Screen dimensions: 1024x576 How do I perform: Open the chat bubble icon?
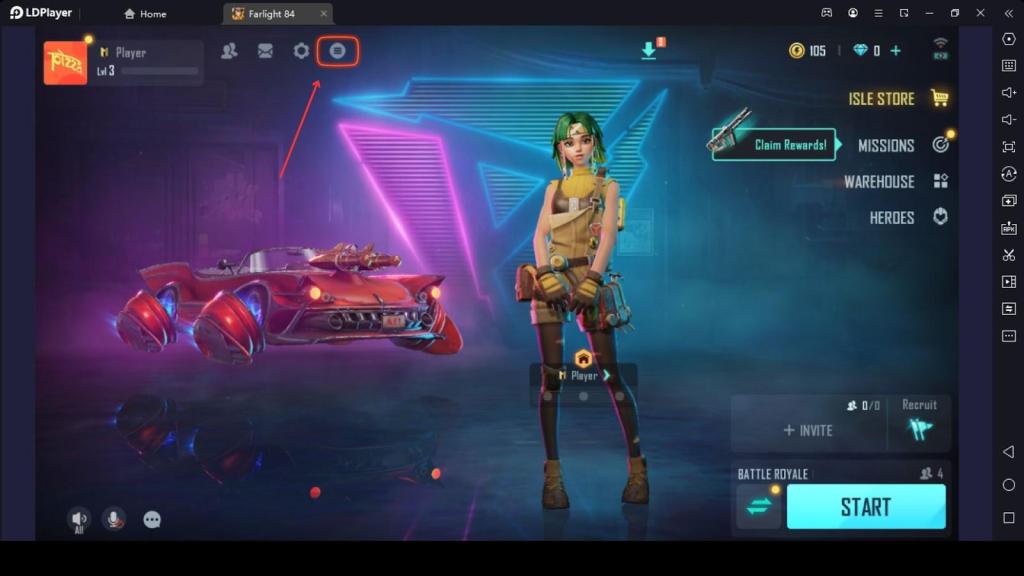tap(152, 519)
